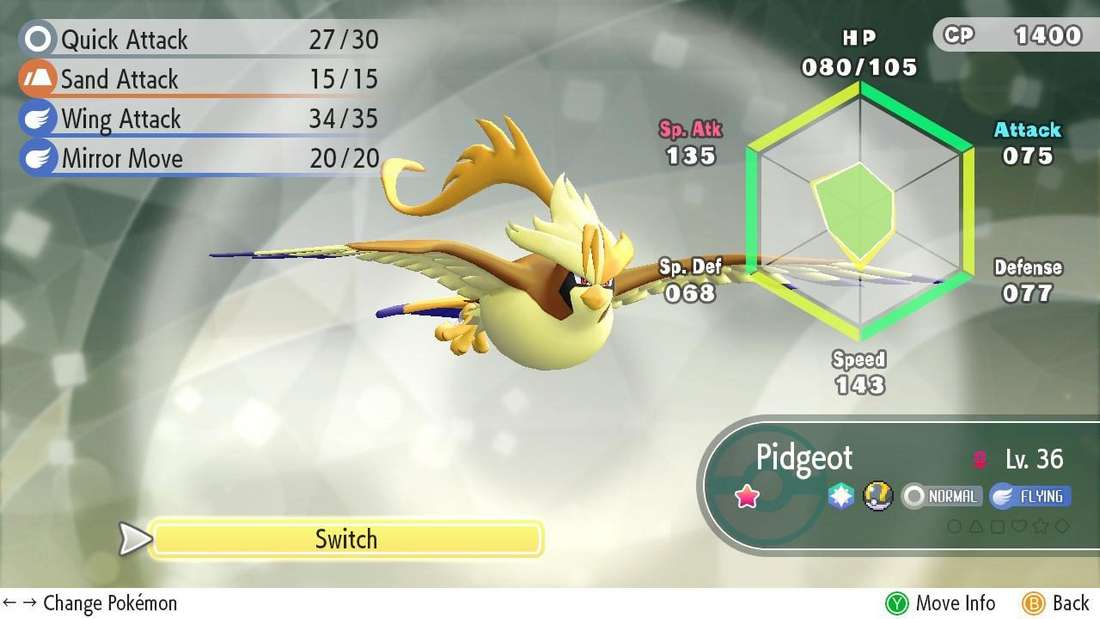The width and height of the screenshot is (1100, 619).
Task: Click the Poké Ball icon beside Pidgeot's name
Action: click(x=876, y=496)
